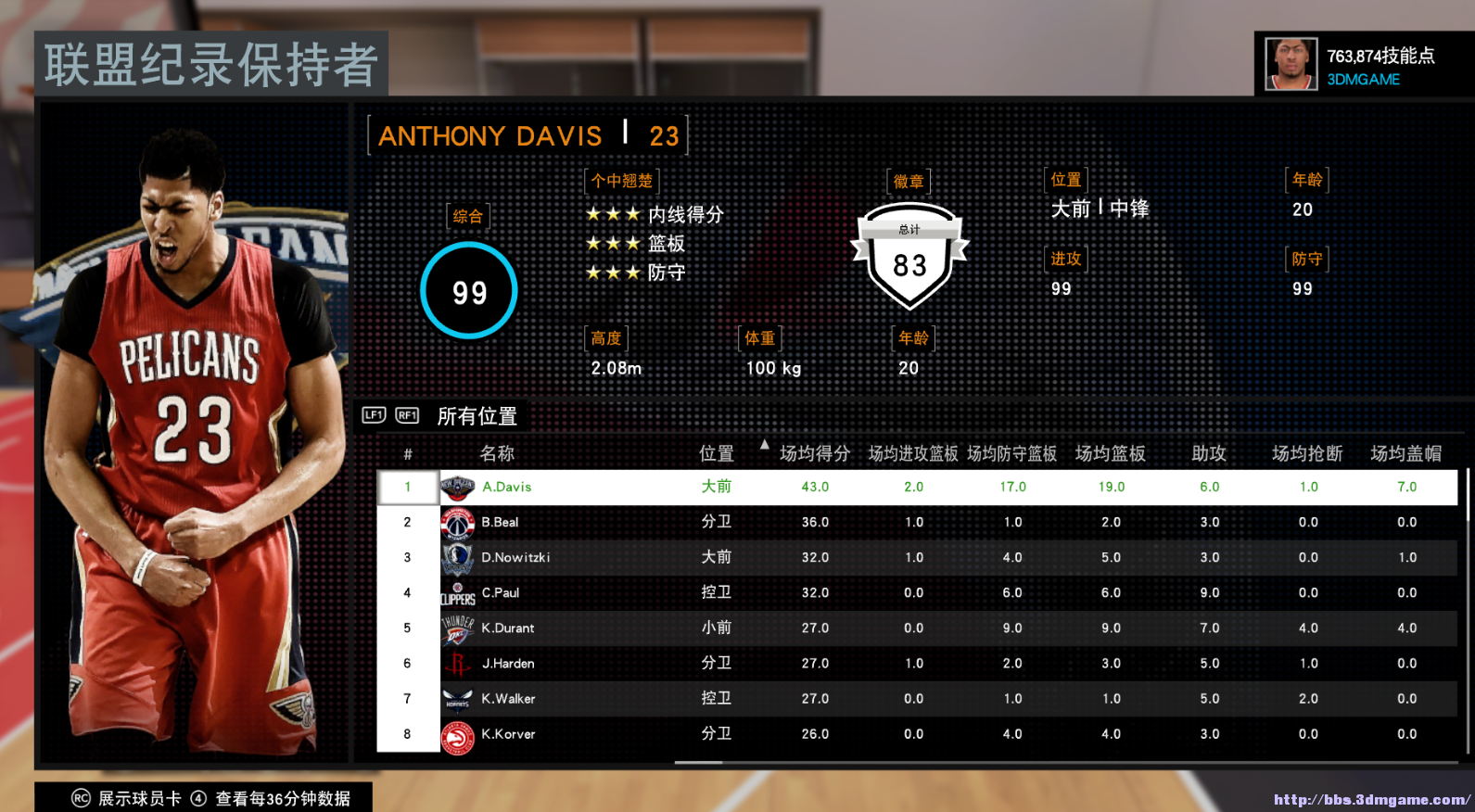Image resolution: width=1475 pixels, height=812 pixels.
Task: Sort by 场均进攻篮板 column
Action: coord(913,453)
